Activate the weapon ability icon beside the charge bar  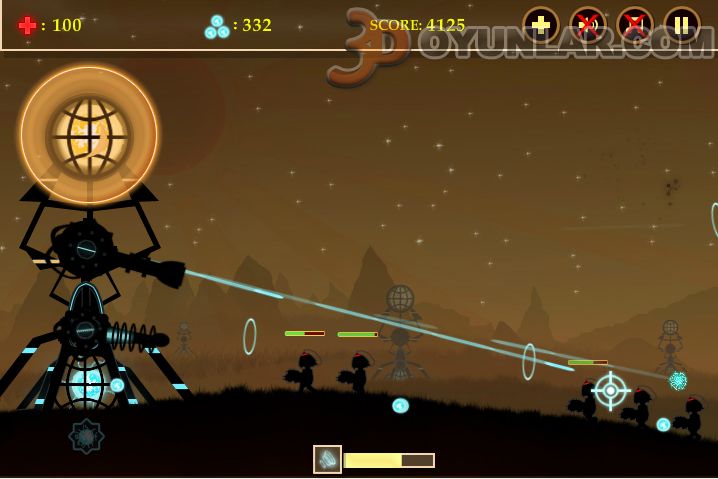tap(327, 459)
